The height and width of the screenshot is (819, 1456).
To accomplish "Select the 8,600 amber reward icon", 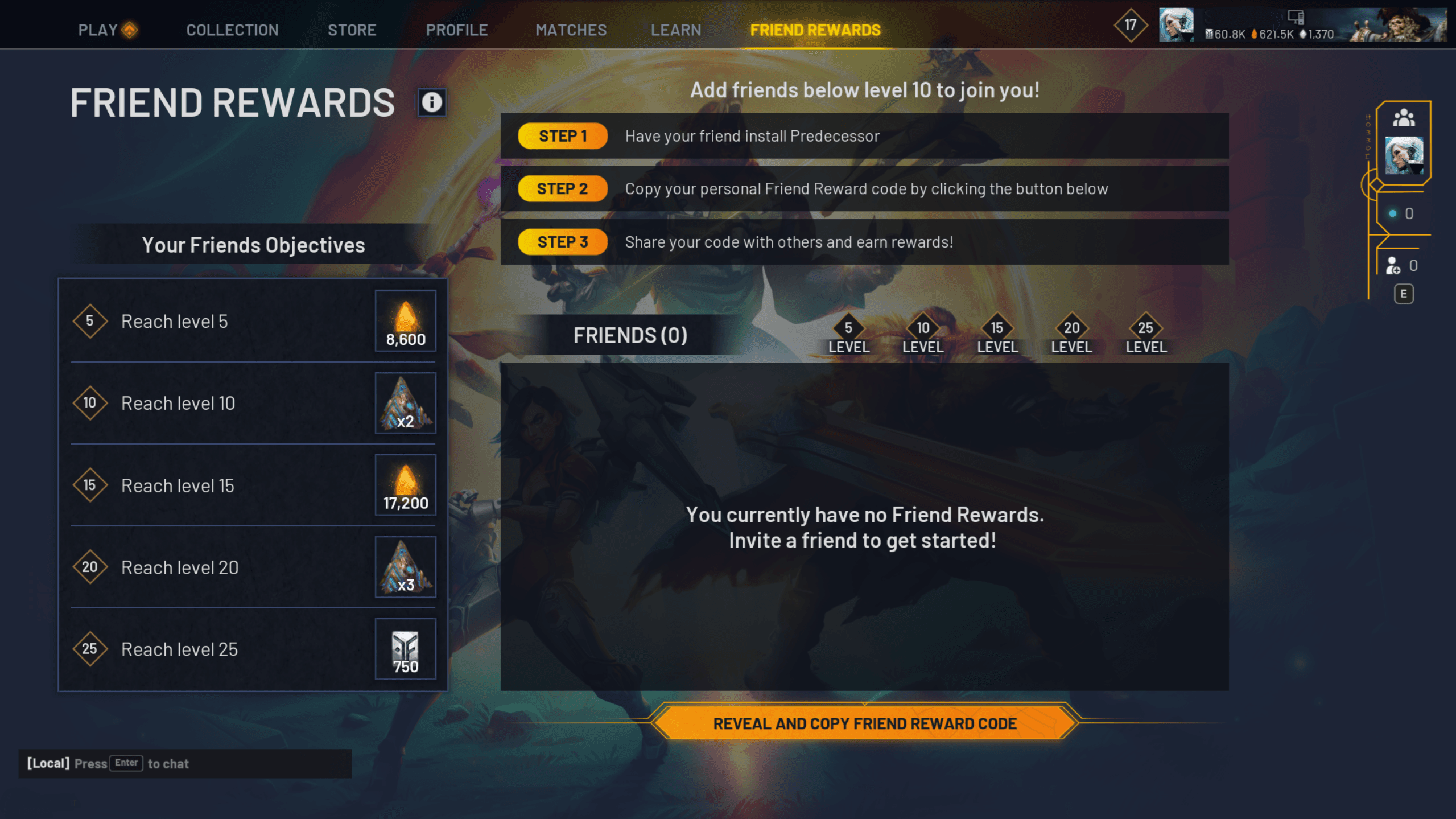I will click(405, 320).
